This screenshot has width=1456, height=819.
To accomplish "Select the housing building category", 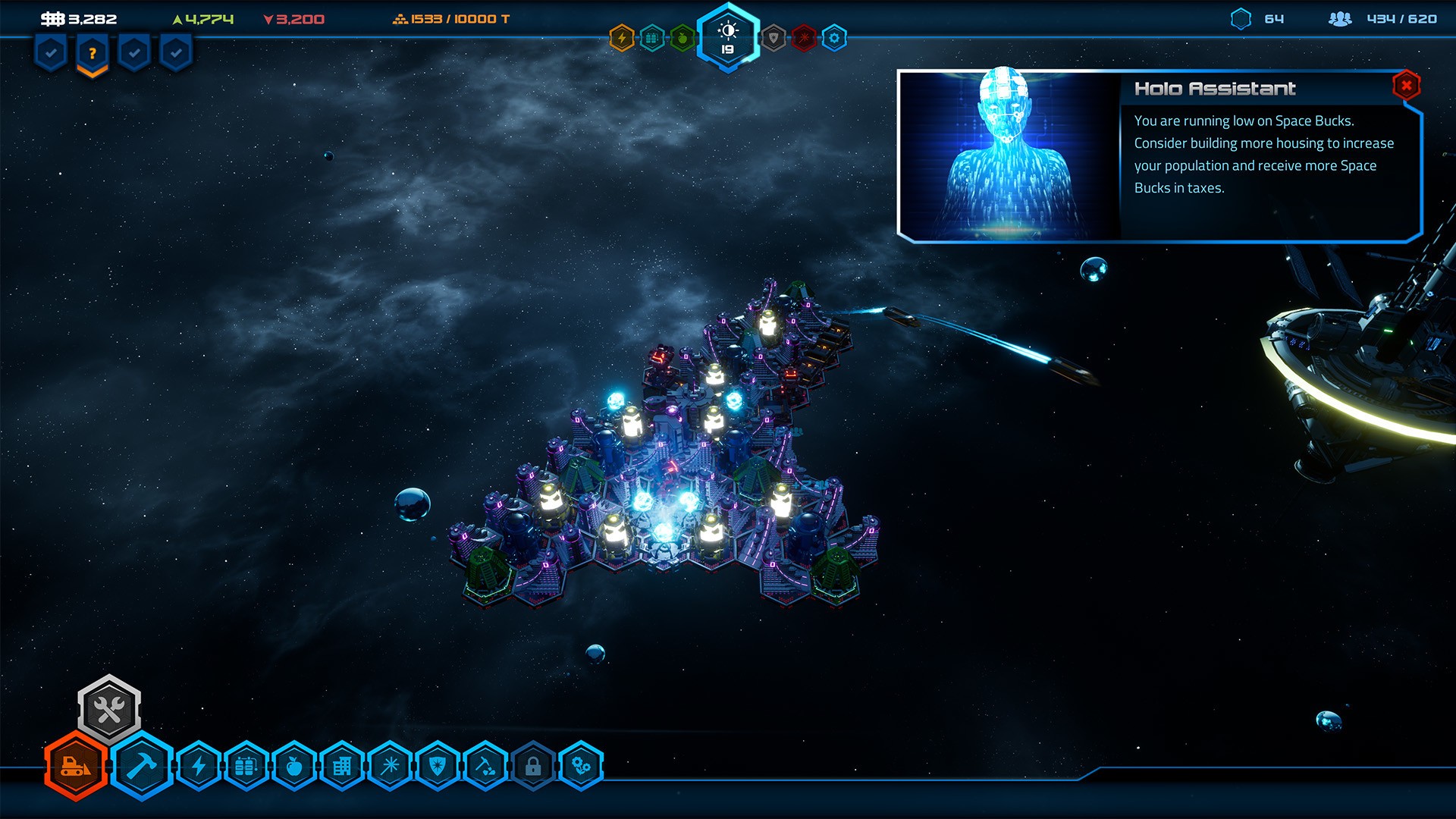I will coord(342,767).
